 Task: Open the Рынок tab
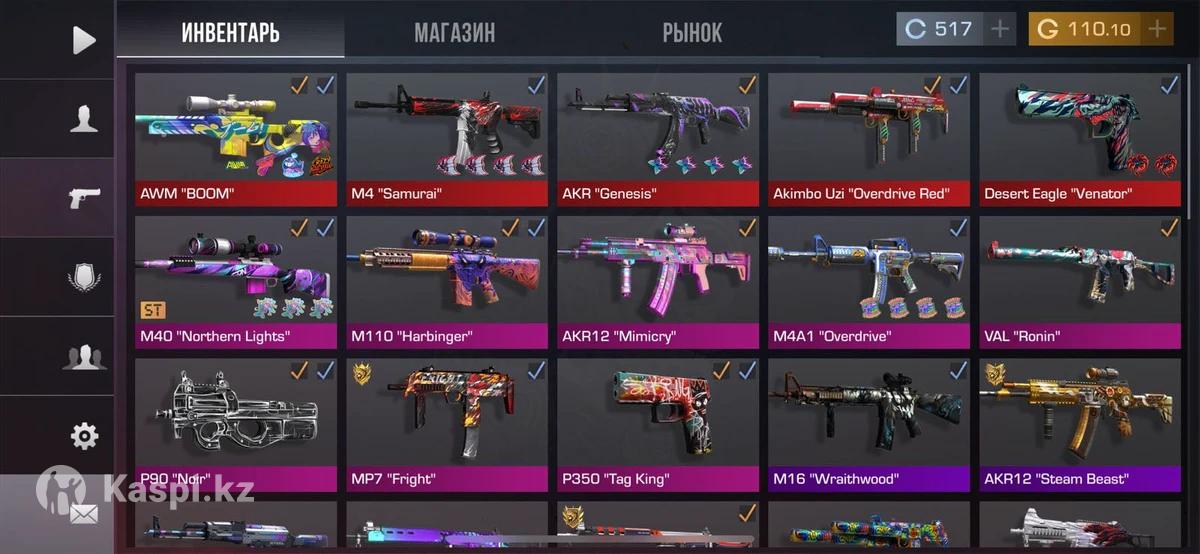pos(692,32)
